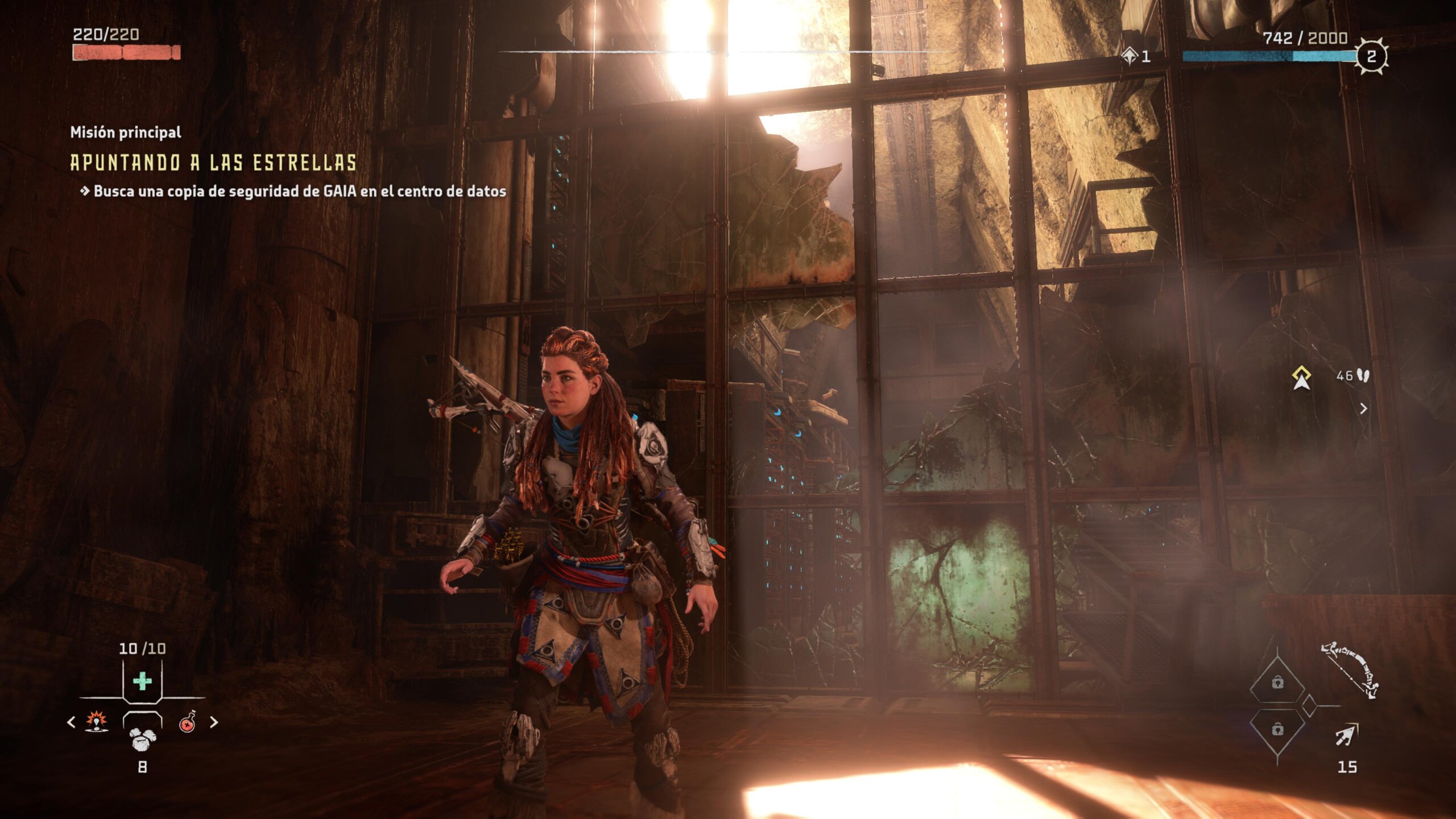Cycle tools with the left arrow
Viewport: 1456px width, 819px height.
[x=71, y=722]
